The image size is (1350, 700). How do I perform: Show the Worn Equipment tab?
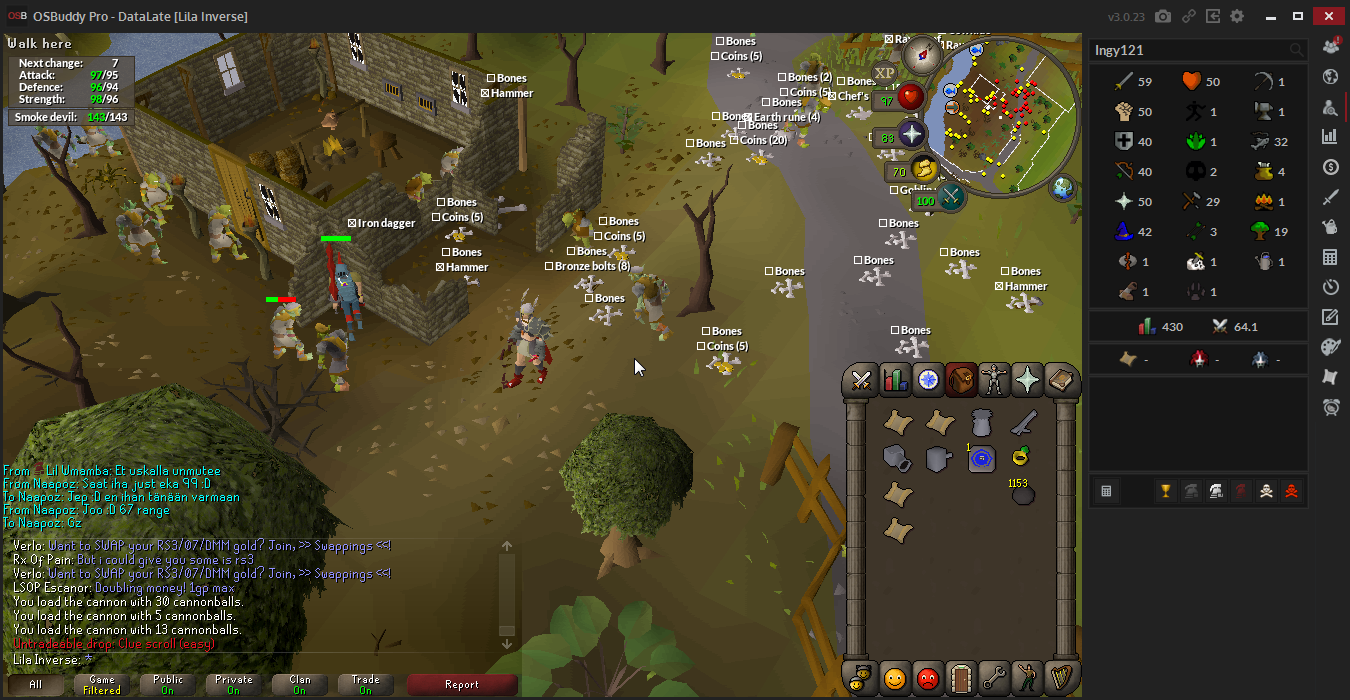click(994, 380)
